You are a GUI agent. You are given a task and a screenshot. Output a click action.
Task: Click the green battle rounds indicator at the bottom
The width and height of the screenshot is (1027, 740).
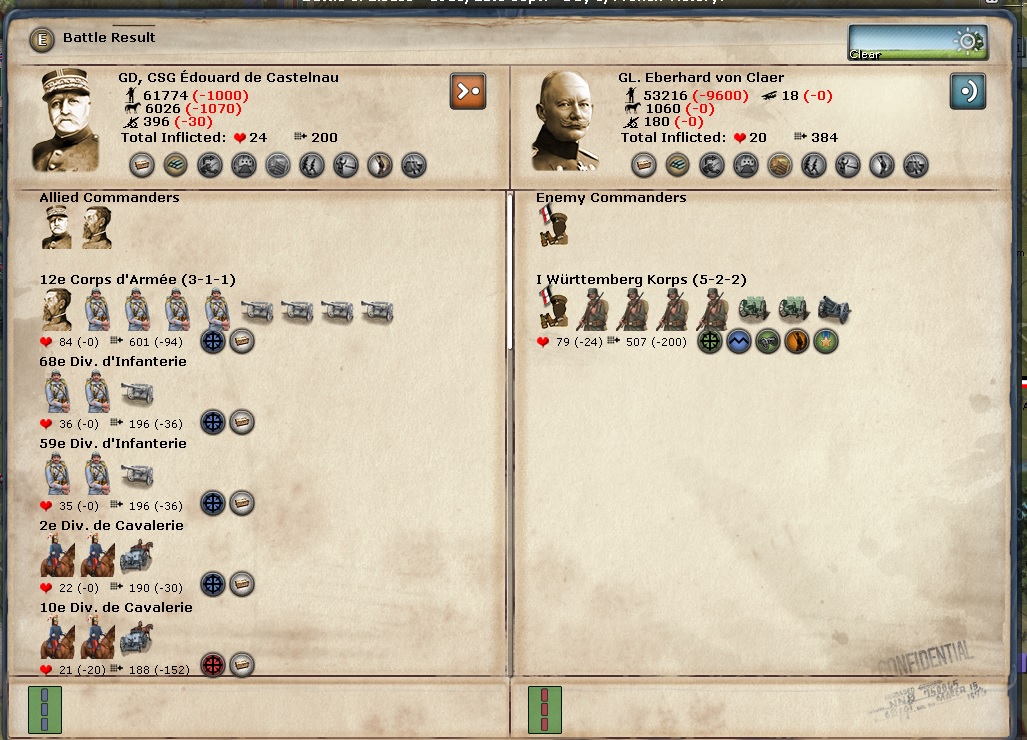coord(45,709)
